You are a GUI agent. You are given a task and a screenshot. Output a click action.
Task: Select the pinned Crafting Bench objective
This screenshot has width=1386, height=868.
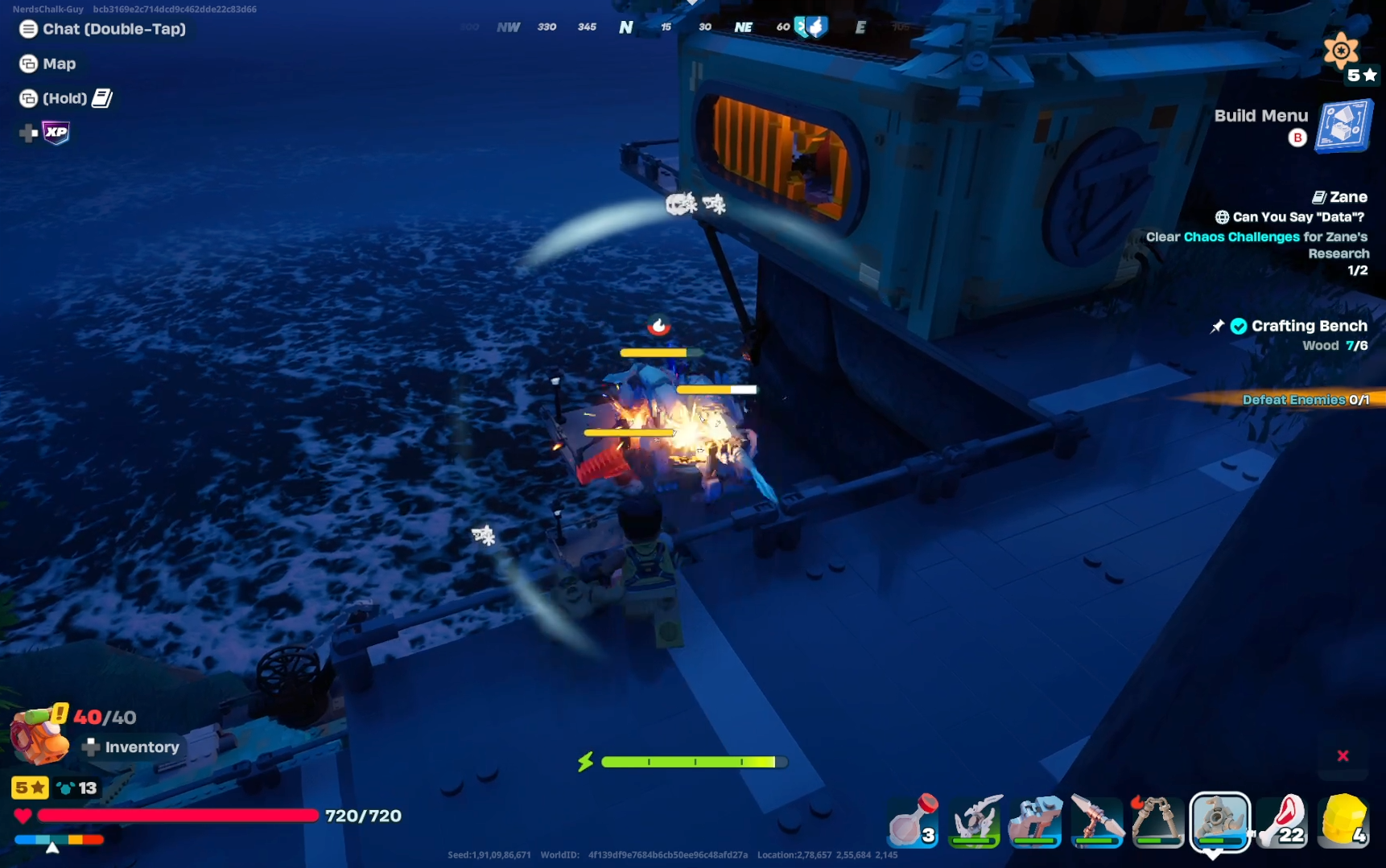tap(1308, 326)
